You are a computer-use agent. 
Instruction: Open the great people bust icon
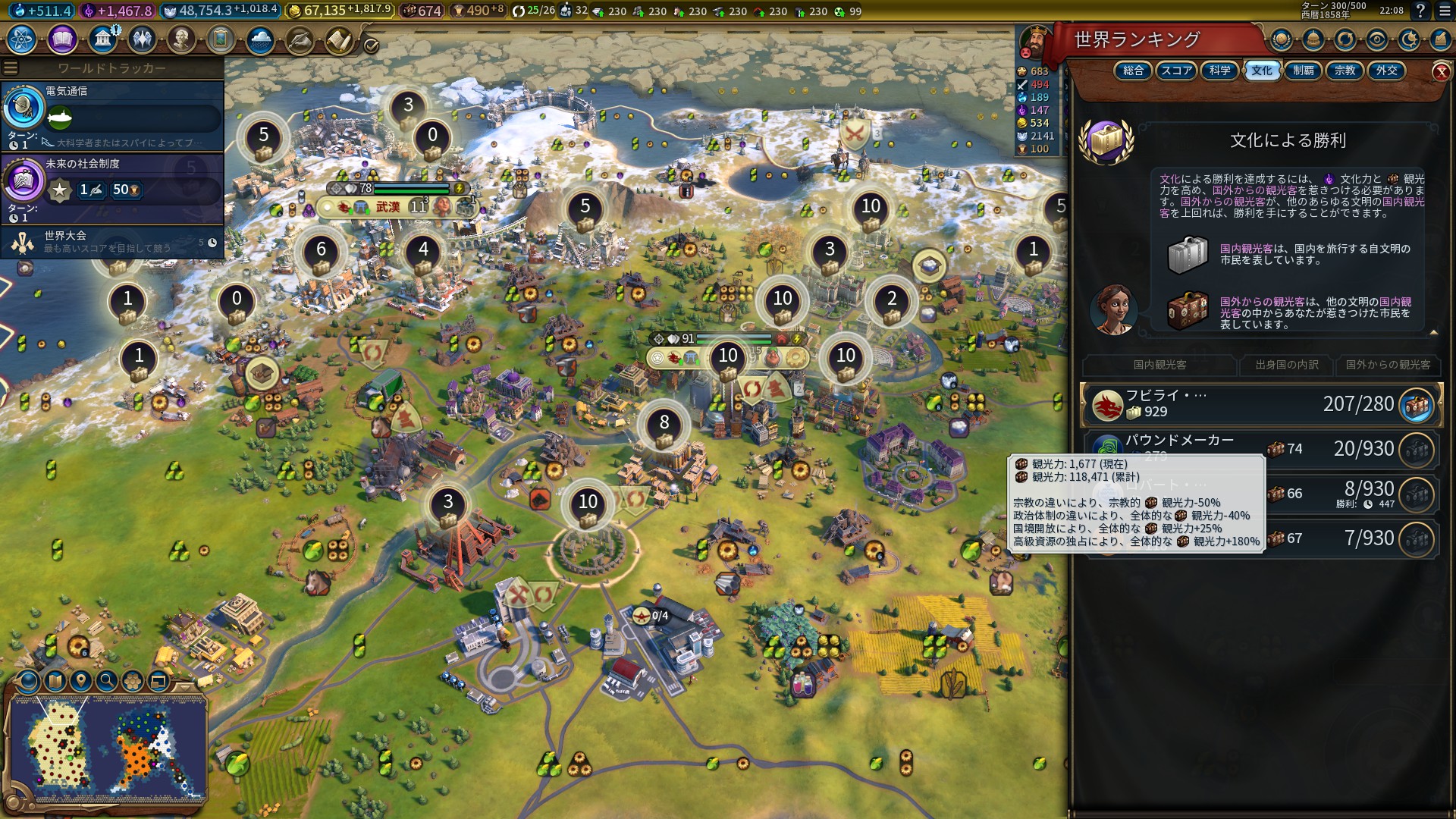click(181, 39)
